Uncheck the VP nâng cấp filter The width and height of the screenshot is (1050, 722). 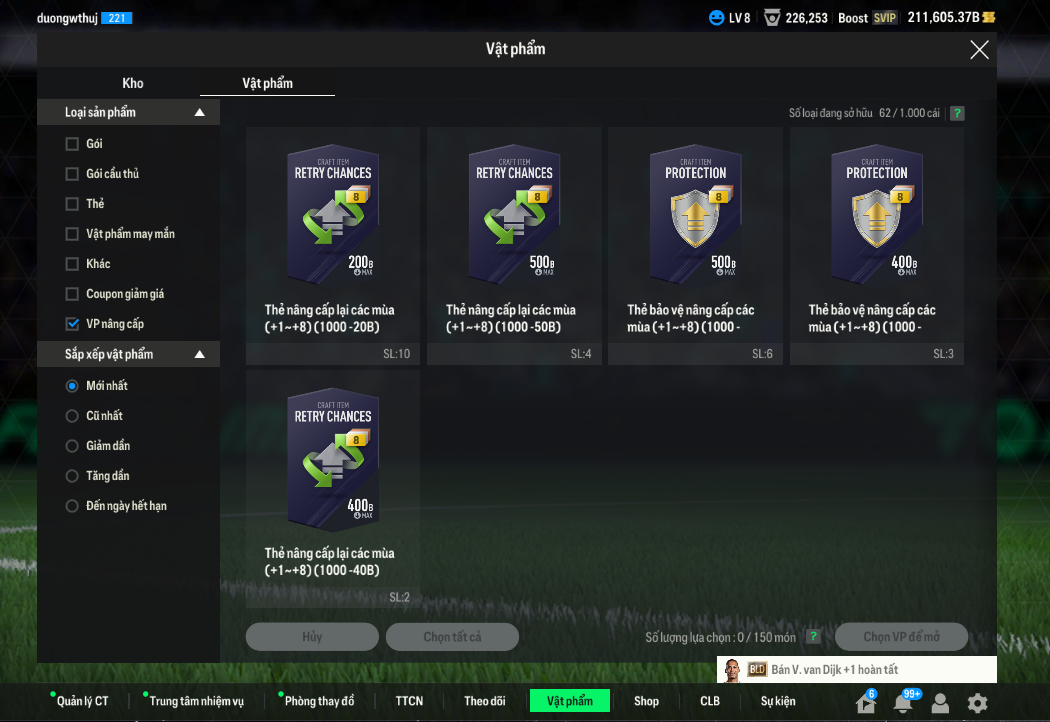pos(72,324)
